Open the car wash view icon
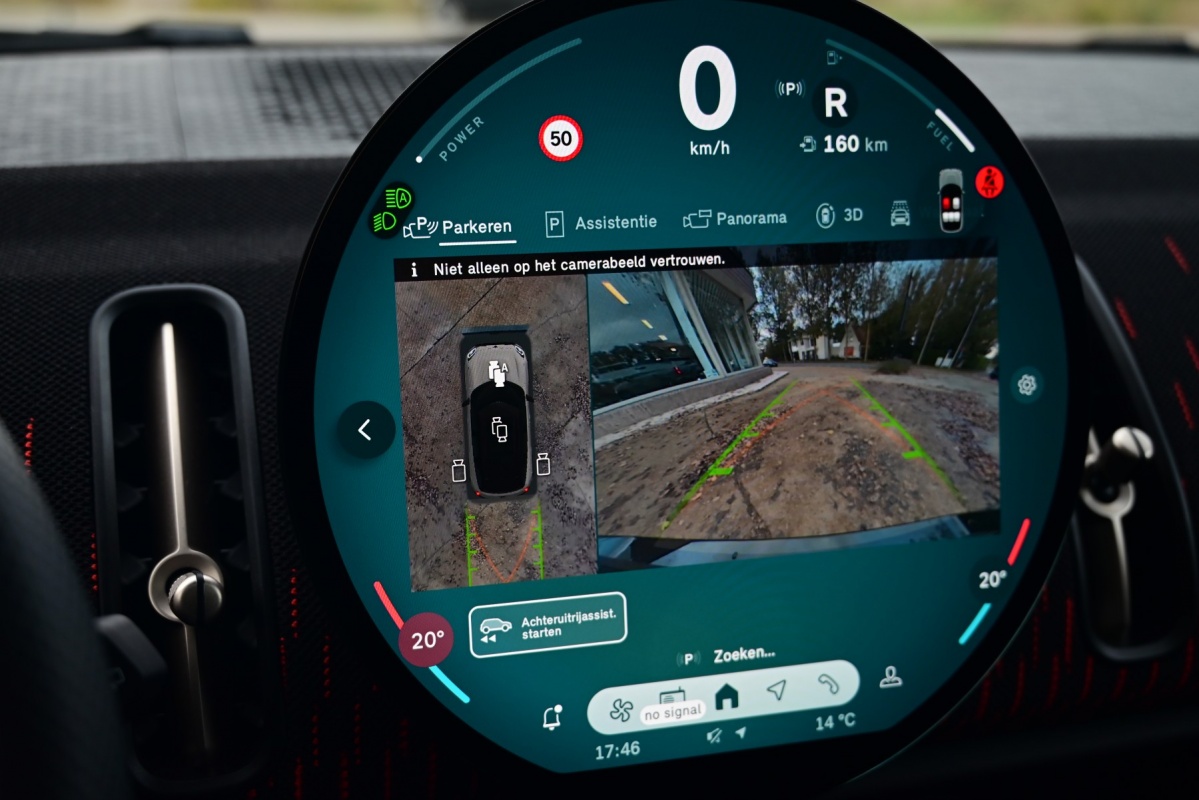Image resolution: width=1199 pixels, height=800 pixels. [x=900, y=213]
